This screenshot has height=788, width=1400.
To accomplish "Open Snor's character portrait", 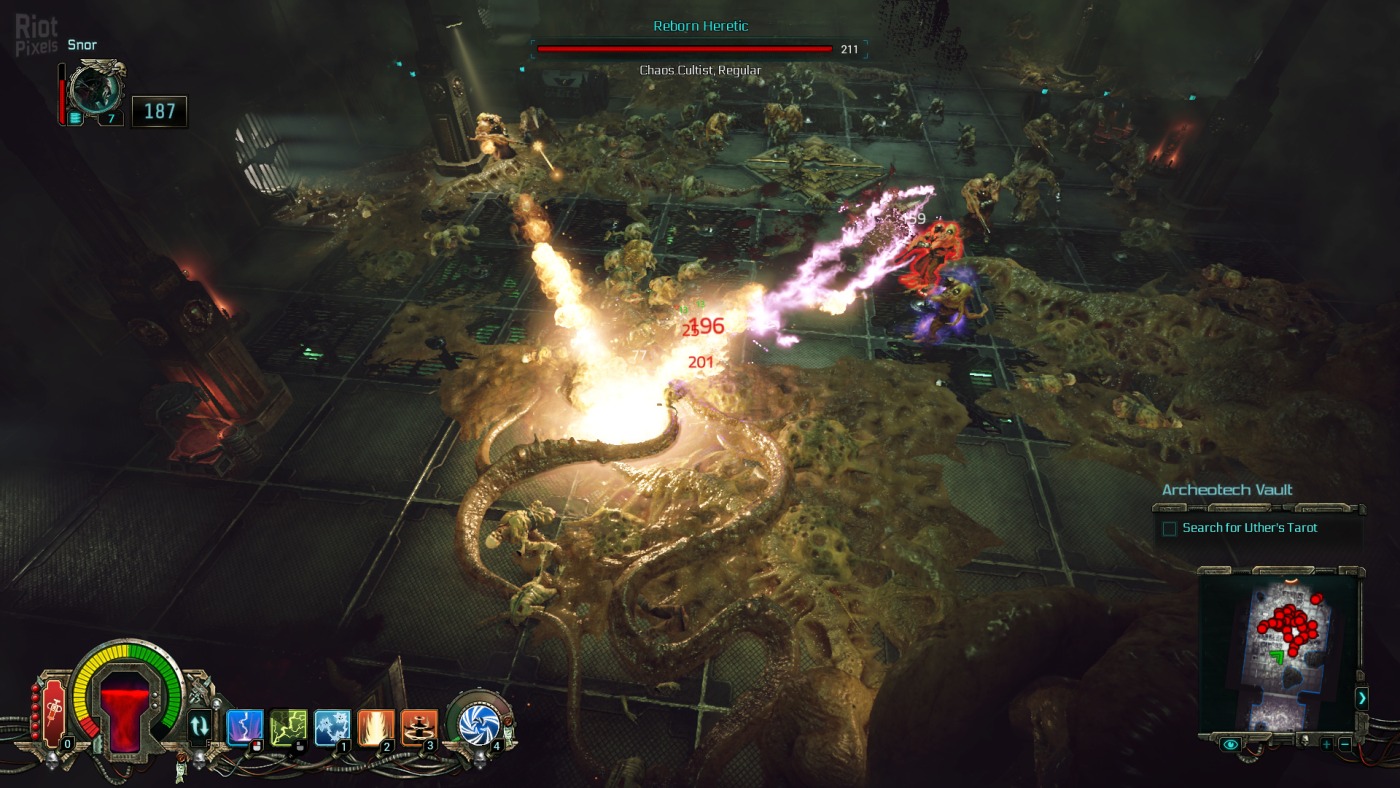I will pos(97,90).
